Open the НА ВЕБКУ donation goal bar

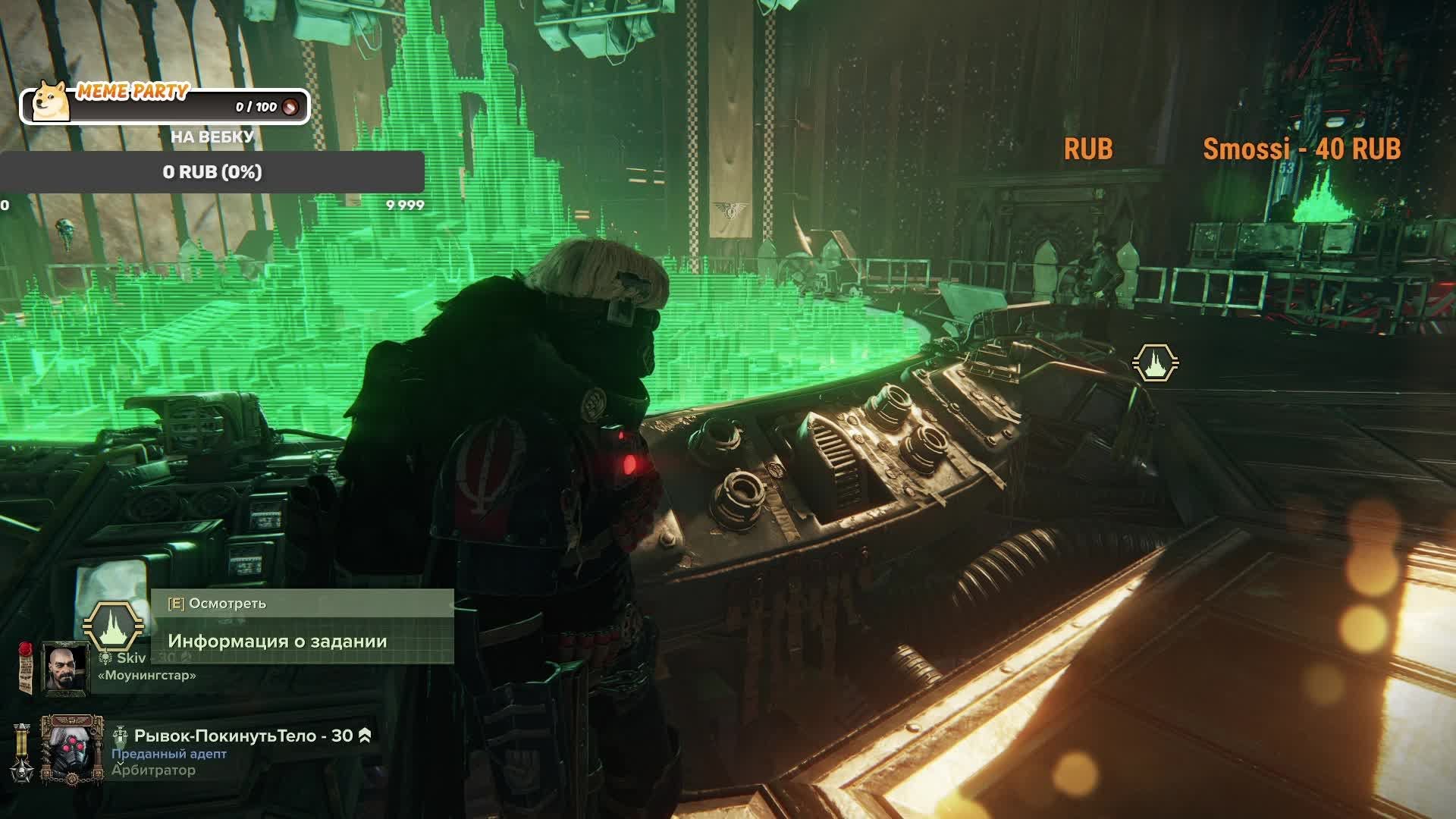coord(212,172)
